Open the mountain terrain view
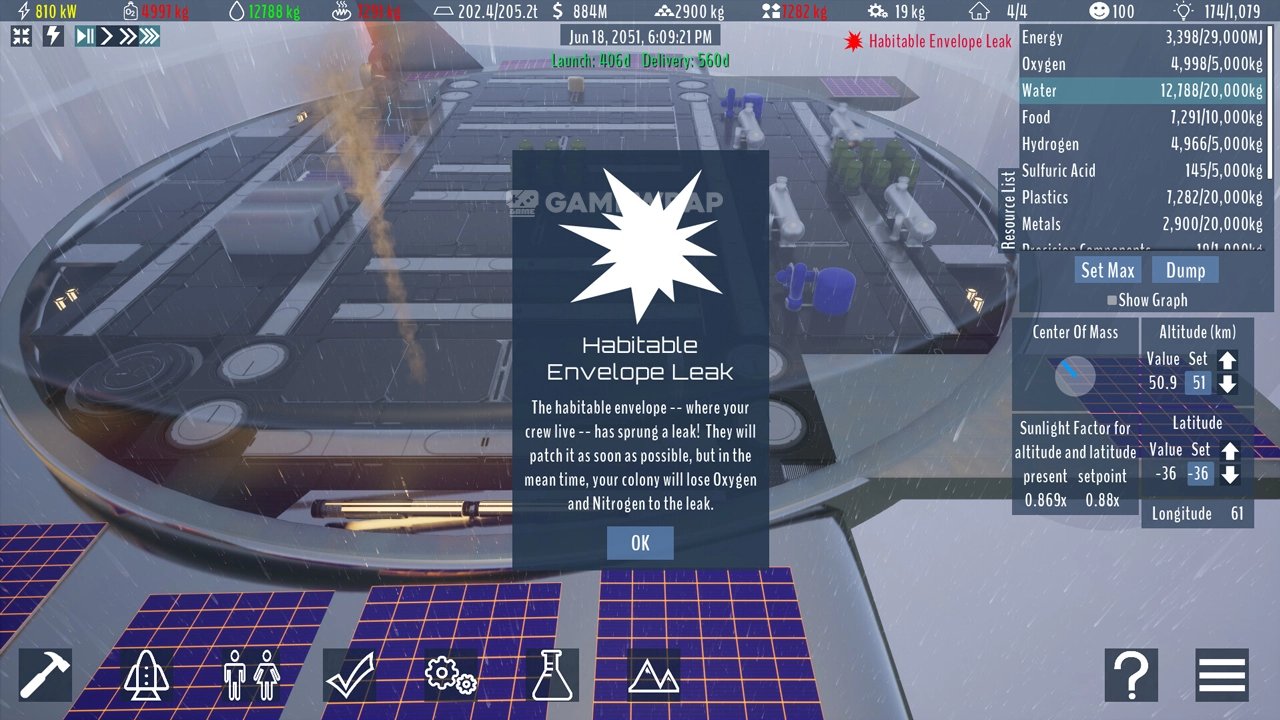The height and width of the screenshot is (720, 1280). [x=653, y=675]
